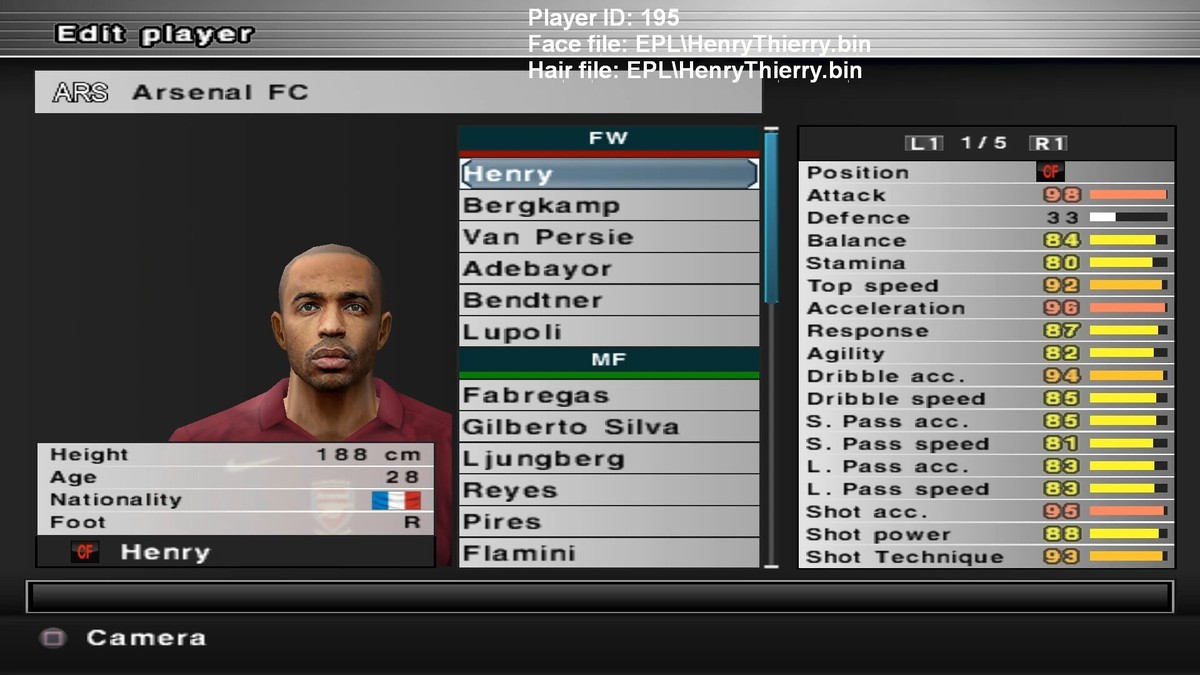Pick Gilberto Silva from the roster
1200x675 pixels.
tap(608, 427)
